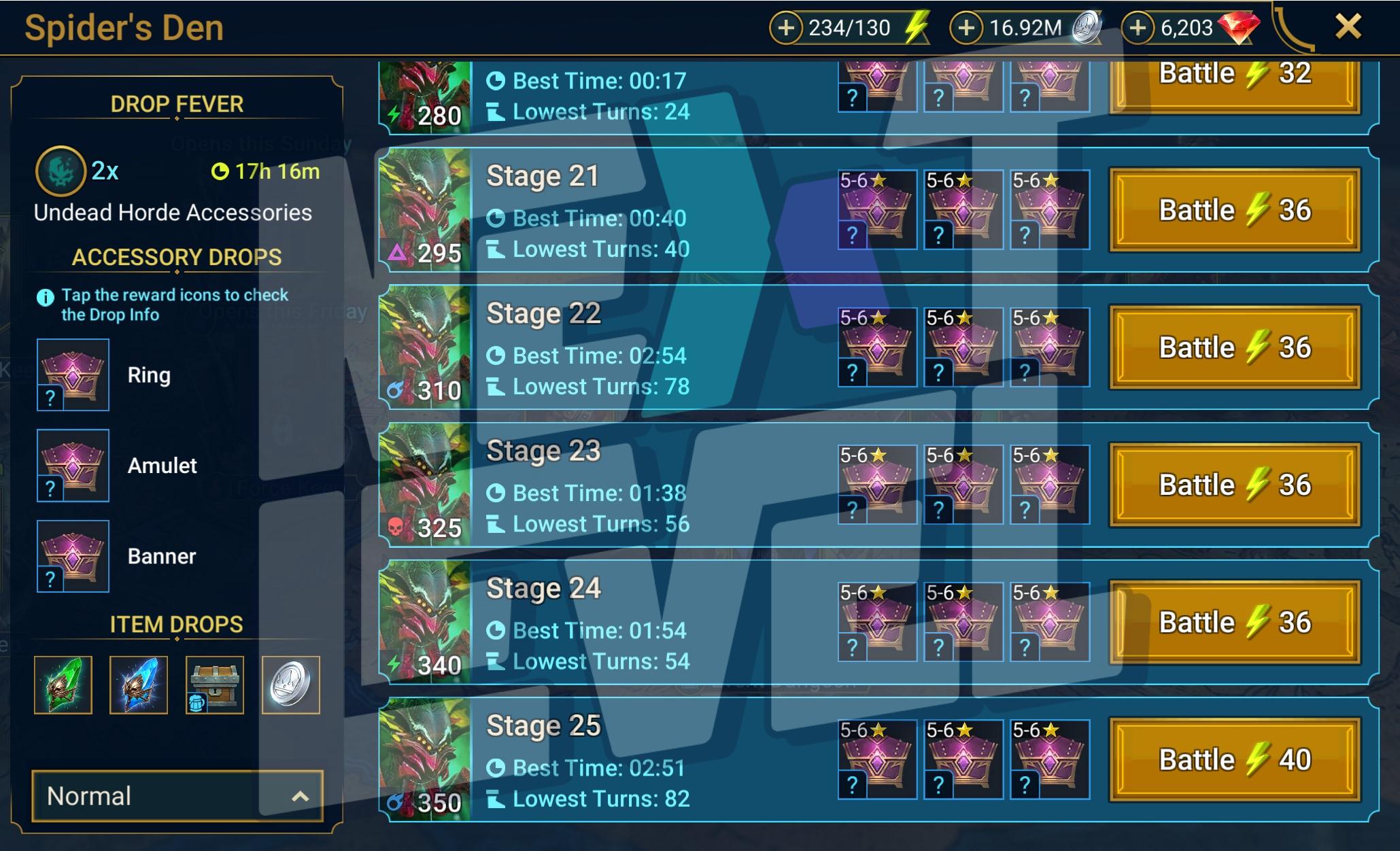This screenshot has height=851, width=1400.
Task: Start the Stage 21 battle
Action: tap(1234, 210)
